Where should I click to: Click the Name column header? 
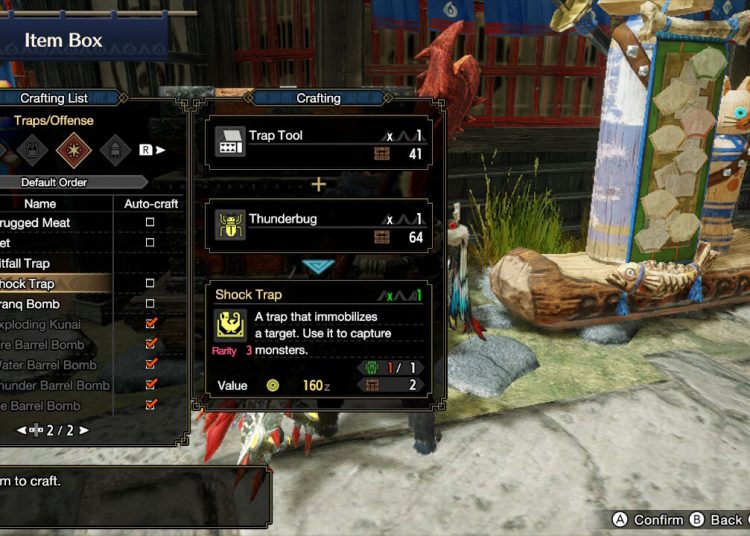coord(40,203)
